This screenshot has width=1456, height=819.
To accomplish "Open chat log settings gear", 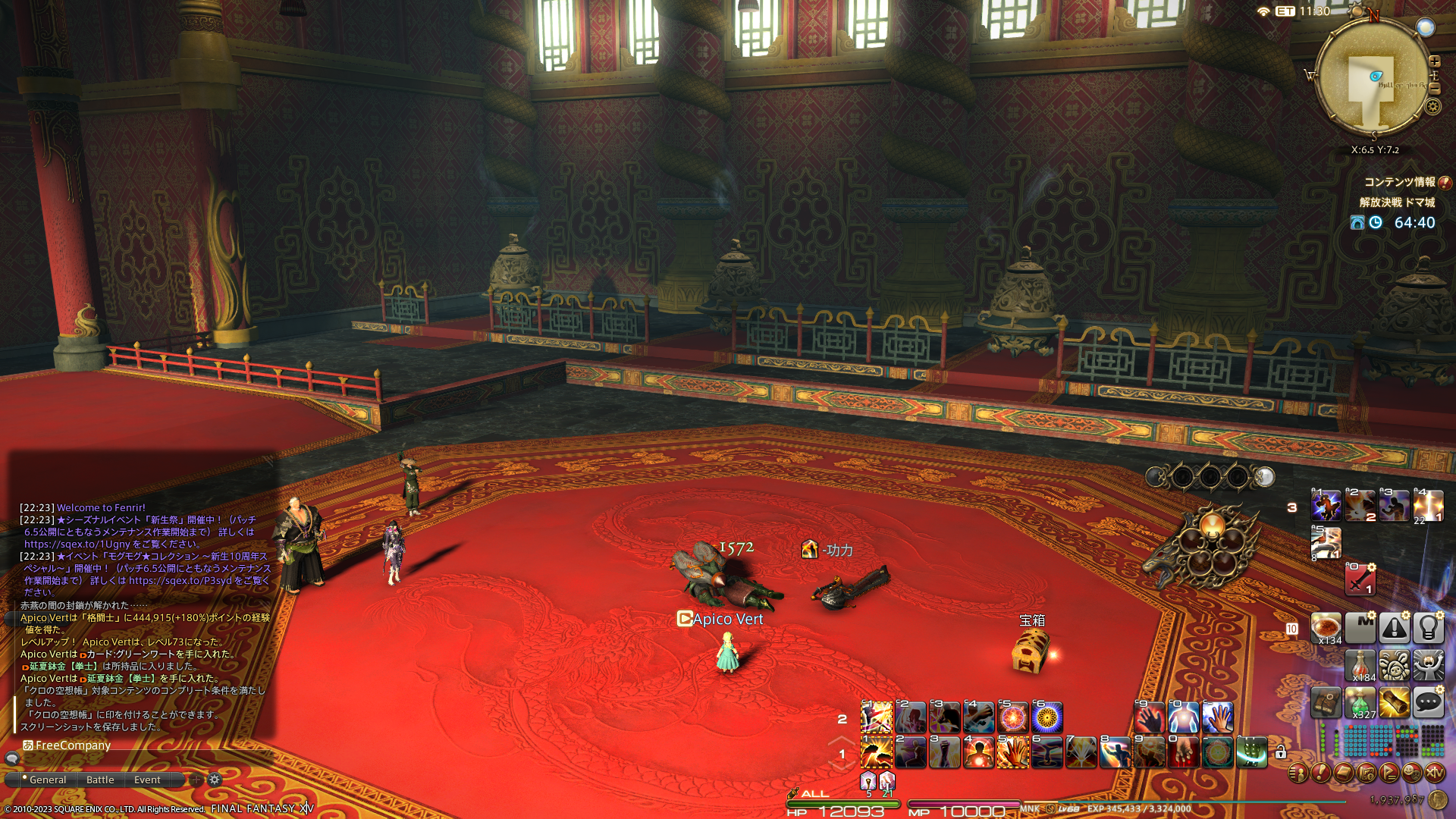I will pos(215,780).
